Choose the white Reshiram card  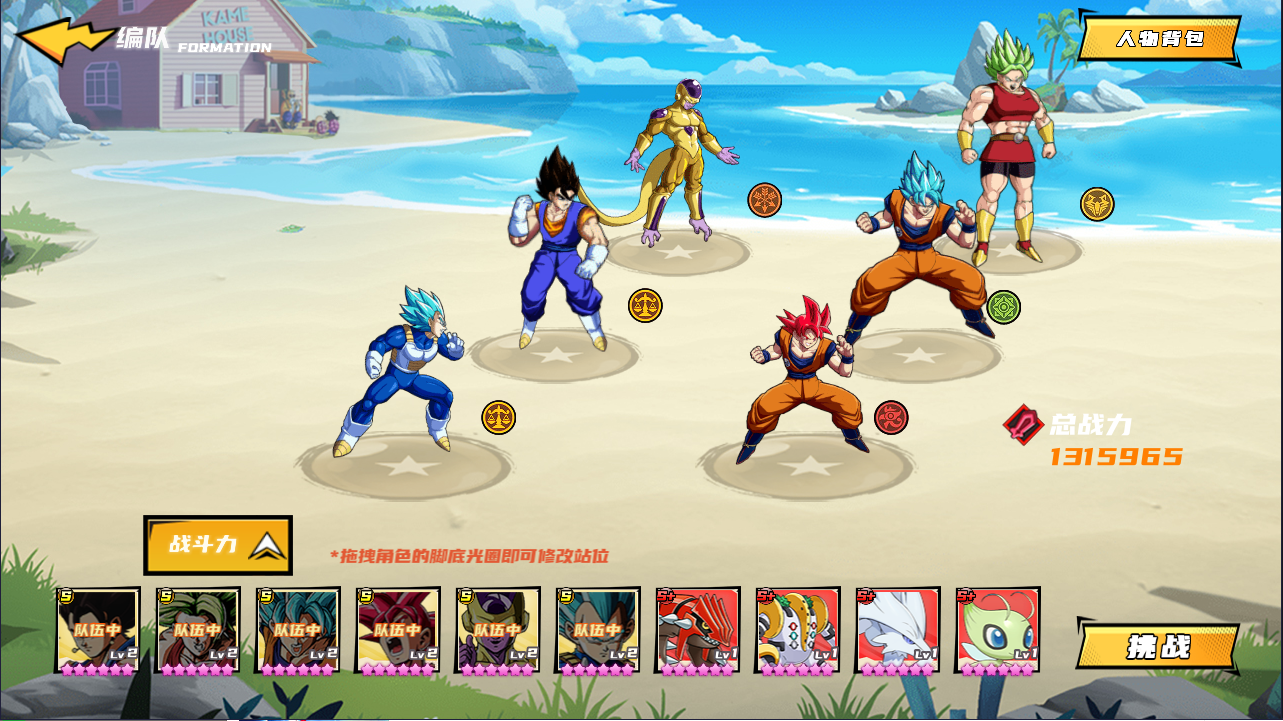[898, 630]
